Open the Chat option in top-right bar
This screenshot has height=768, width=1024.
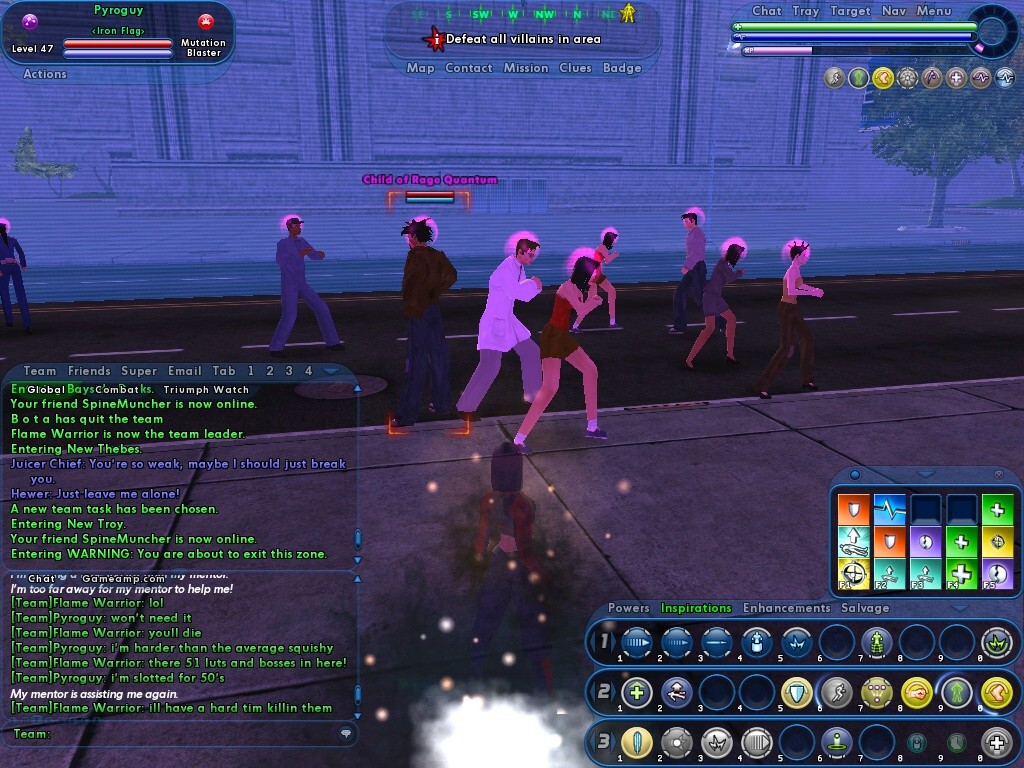coord(767,11)
